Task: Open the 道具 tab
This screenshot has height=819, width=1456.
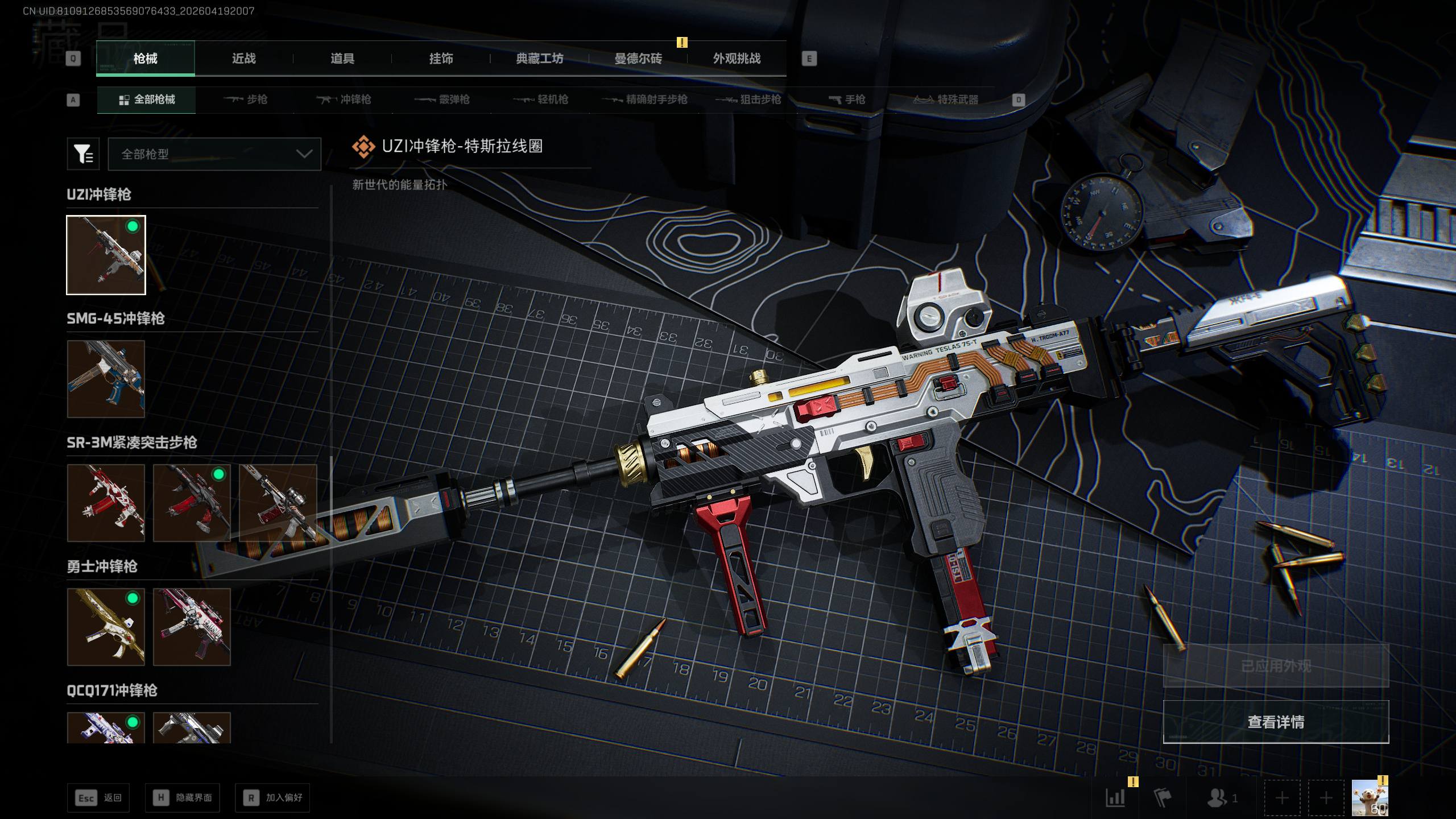Action: pos(342,59)
